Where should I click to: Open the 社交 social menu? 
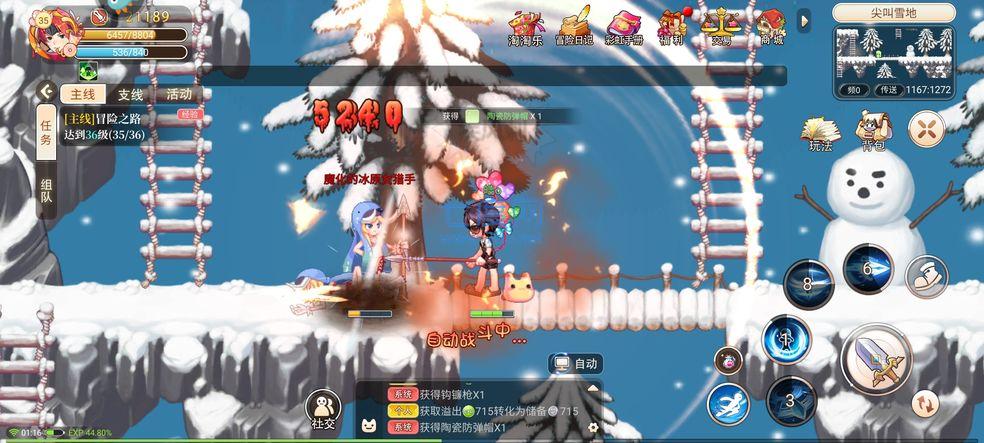(323, 410)
